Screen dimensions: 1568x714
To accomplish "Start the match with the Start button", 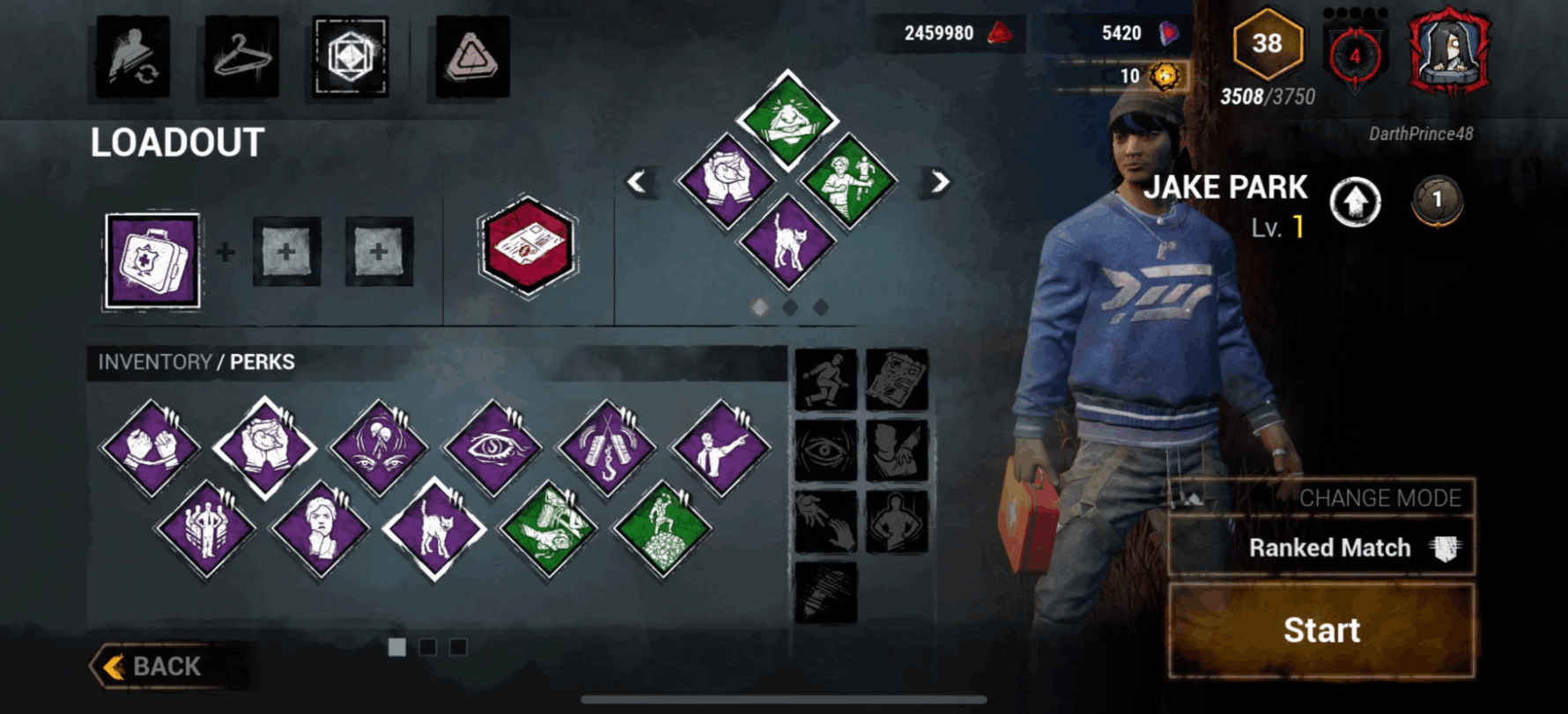I will pos(1320,630).
